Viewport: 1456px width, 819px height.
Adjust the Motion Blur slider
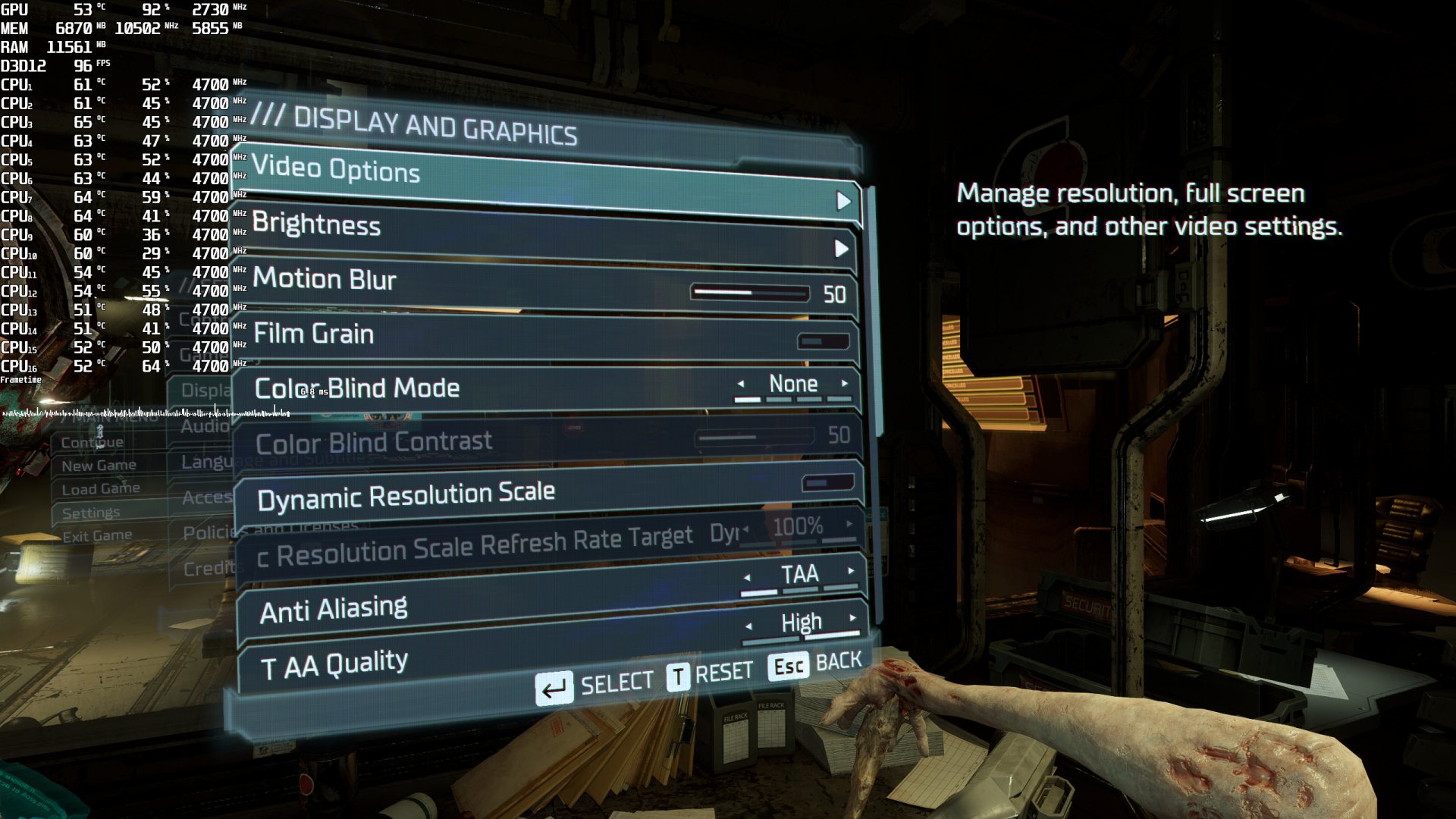[749, 293]
